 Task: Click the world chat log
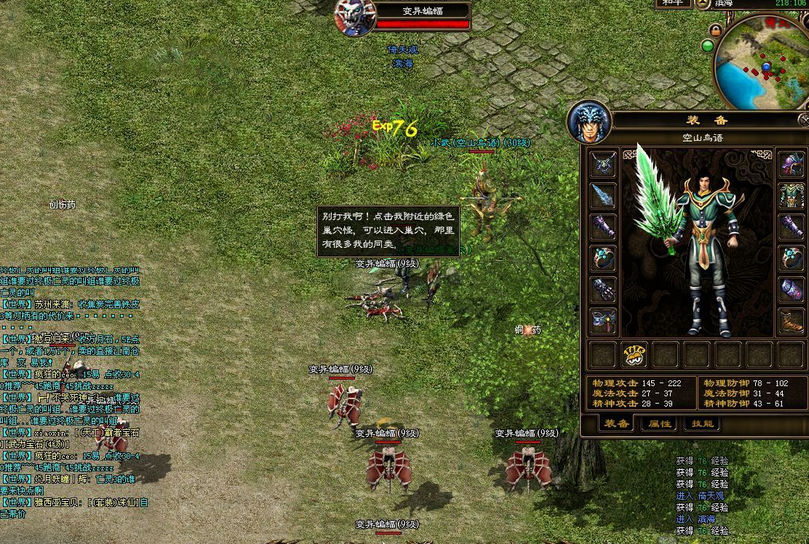point(70,380)
